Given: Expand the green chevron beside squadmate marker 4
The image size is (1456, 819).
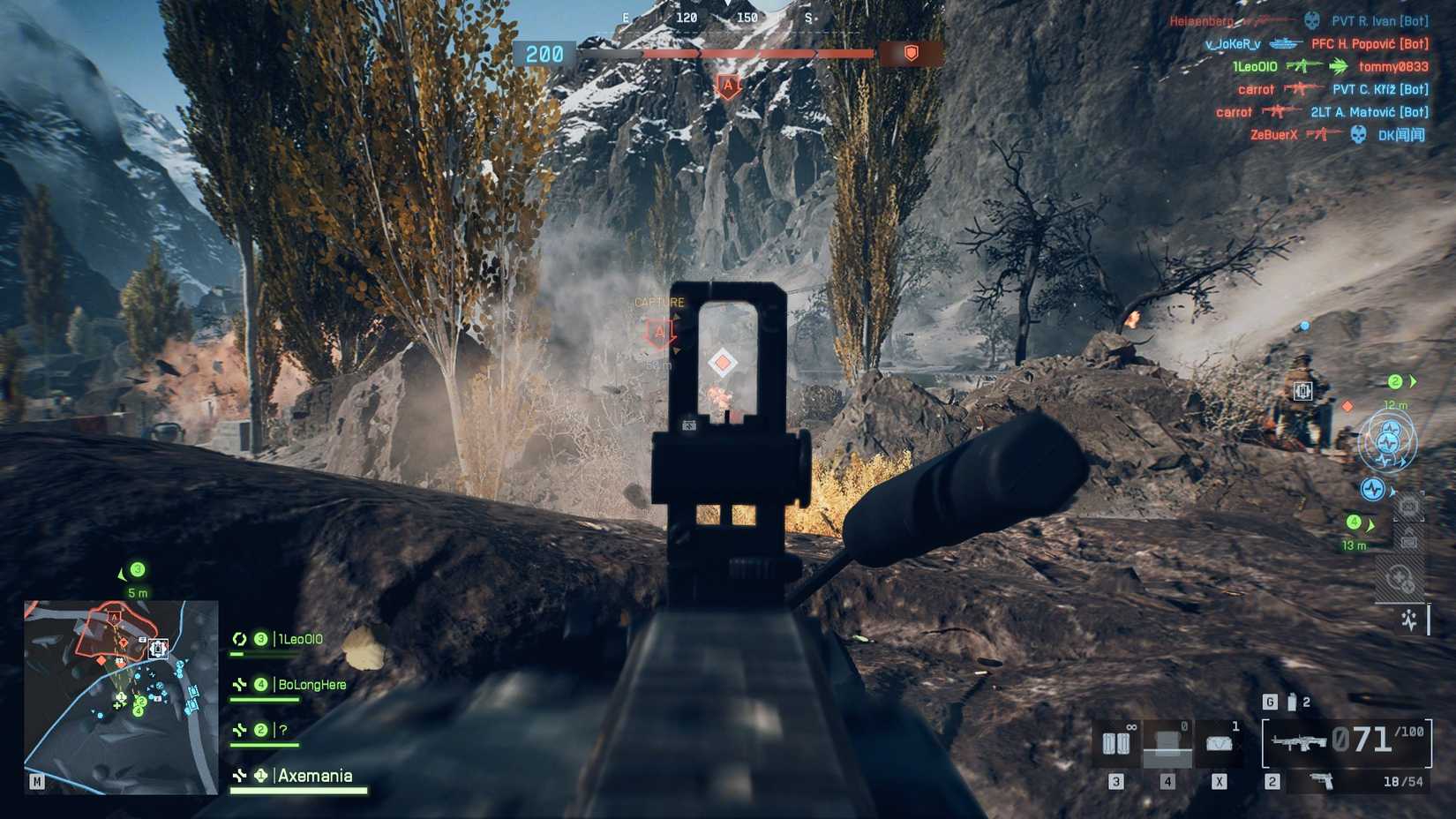Looking at the screenshot, I should pyautogui.click(x=1371, y=522).
